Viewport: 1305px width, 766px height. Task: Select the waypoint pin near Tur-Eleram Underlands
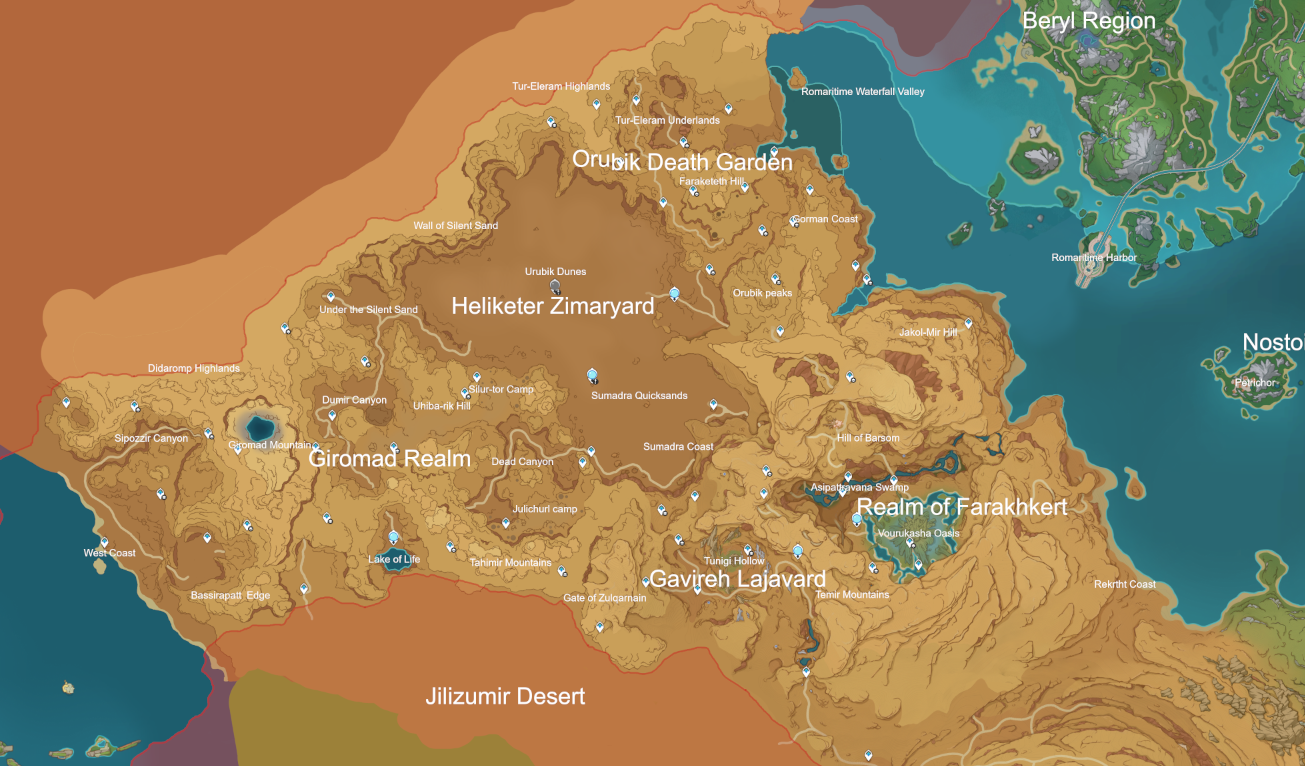pyautogui.click(x=636, y=101)
